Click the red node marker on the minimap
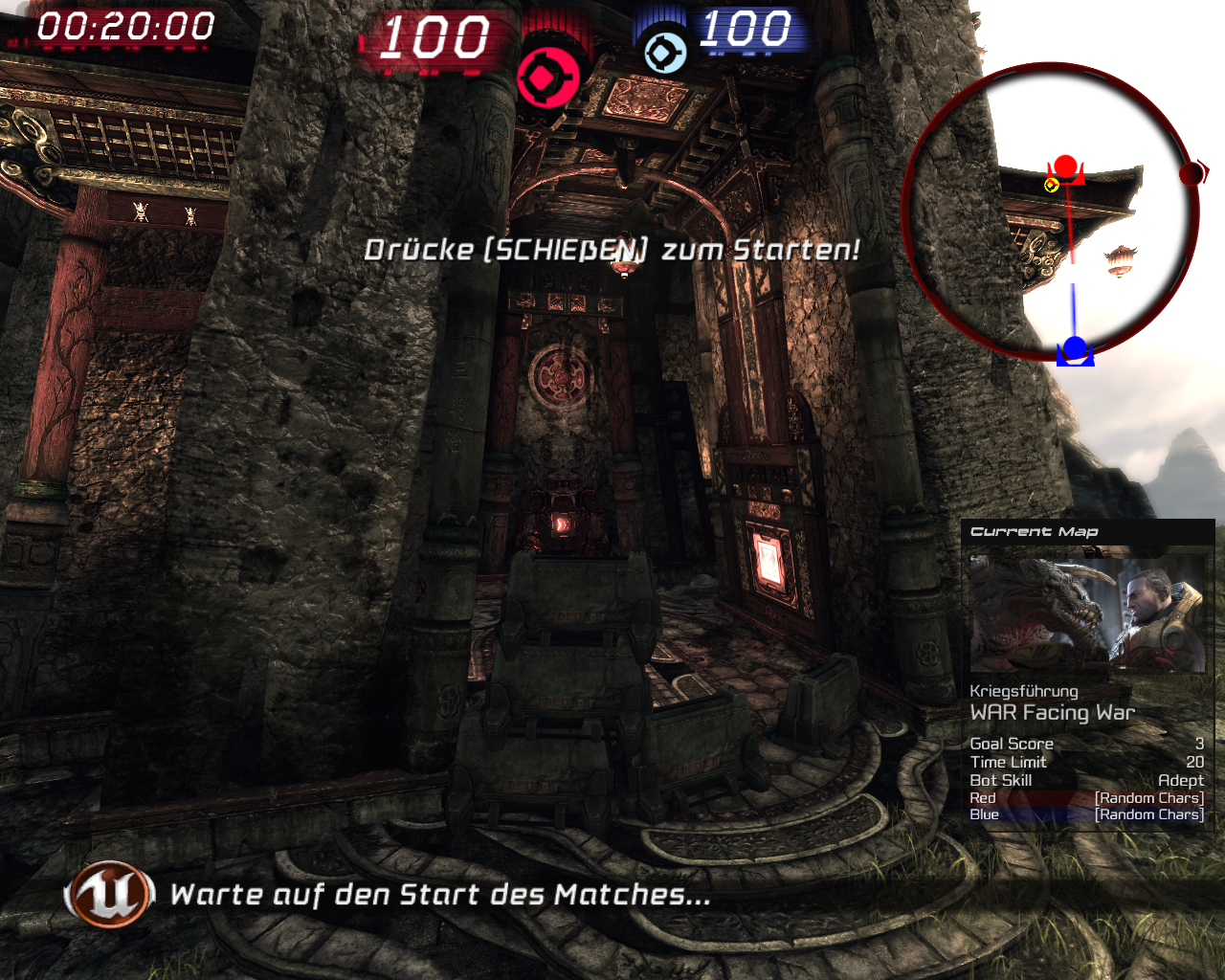Screen dimensions: 1225x980 coord(1065,167)
